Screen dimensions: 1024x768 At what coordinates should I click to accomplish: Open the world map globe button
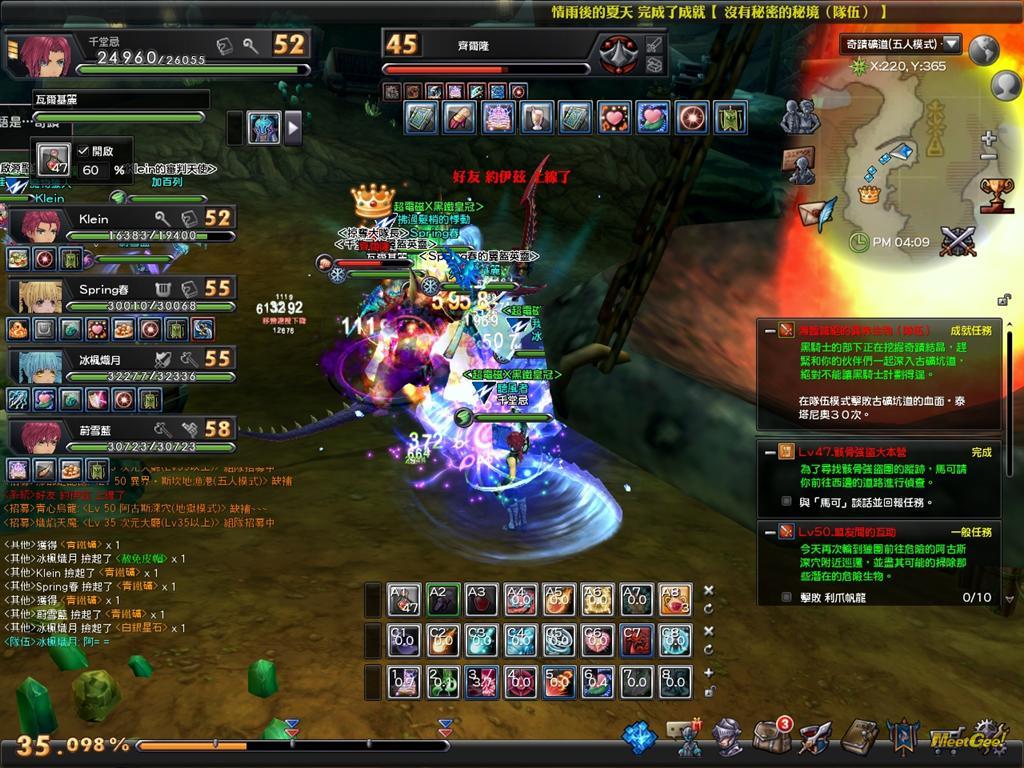985,48
